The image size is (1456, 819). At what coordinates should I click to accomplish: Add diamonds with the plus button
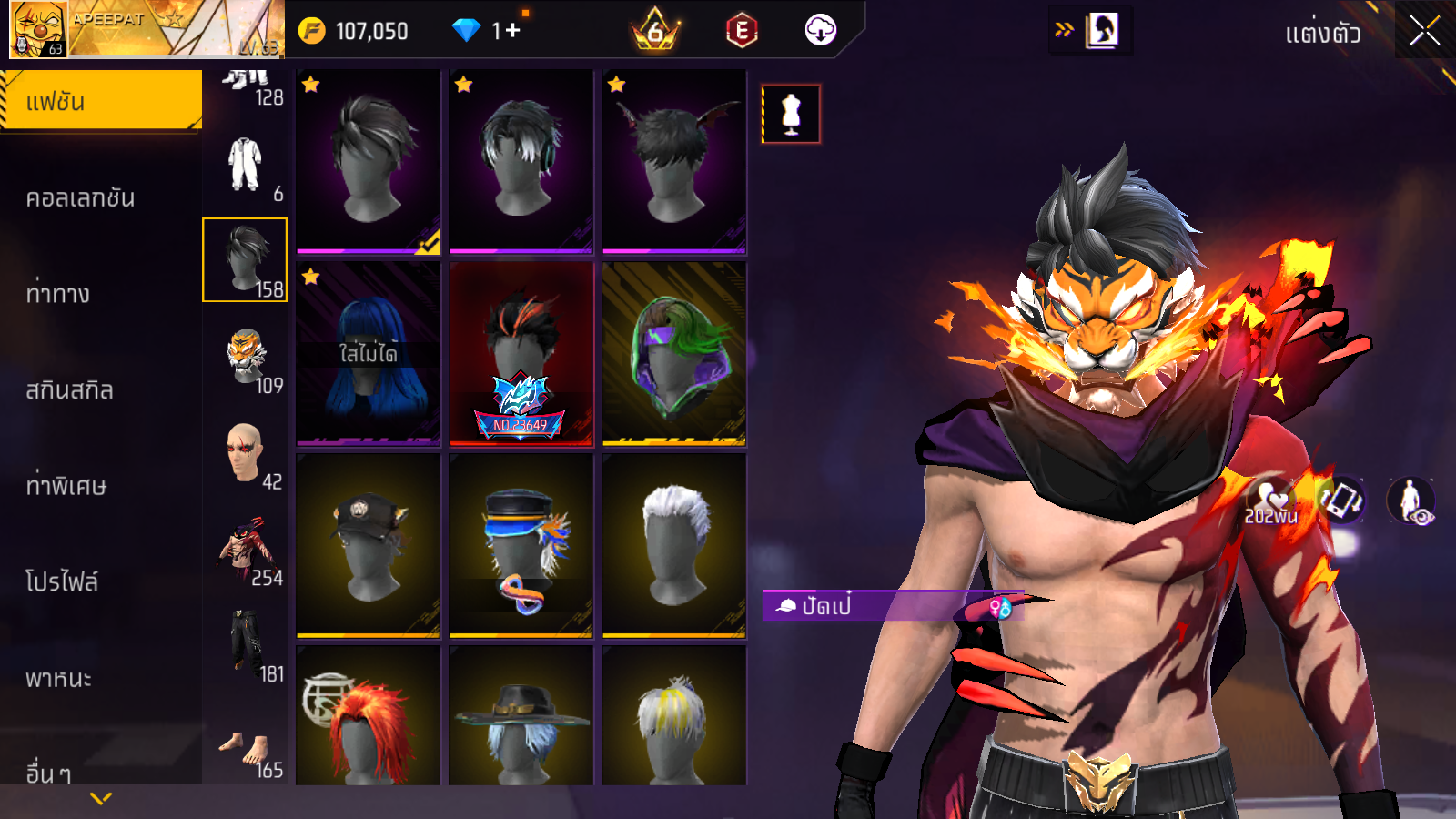tap(512, 31)
